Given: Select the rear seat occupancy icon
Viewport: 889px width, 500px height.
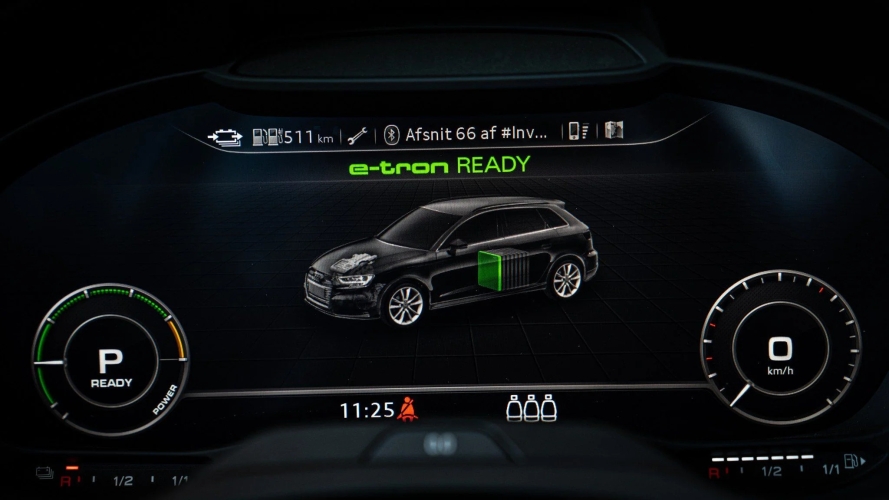Looking at the screenshot, I should (x=530, y=408).
